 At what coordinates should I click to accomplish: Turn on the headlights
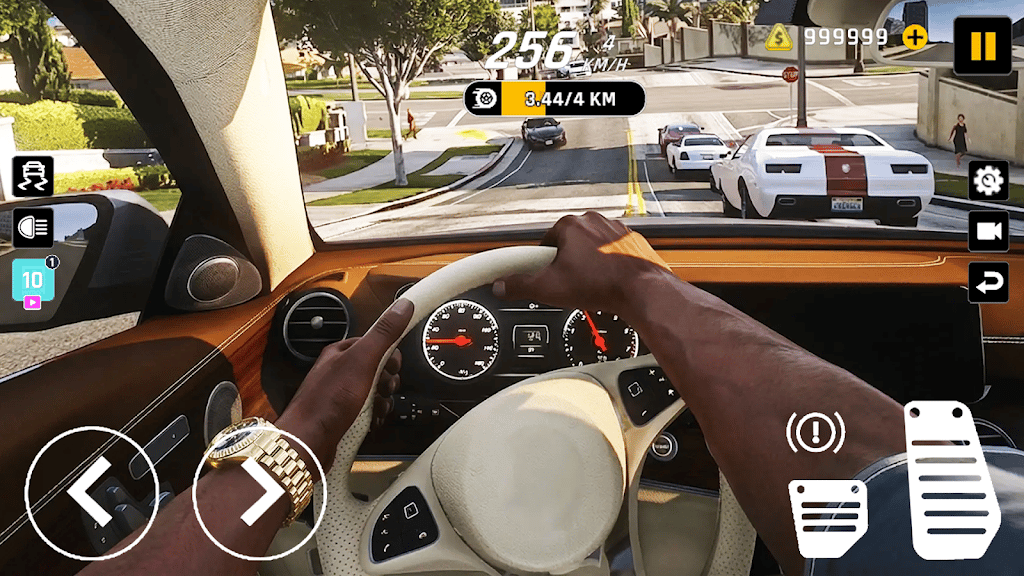33,228
